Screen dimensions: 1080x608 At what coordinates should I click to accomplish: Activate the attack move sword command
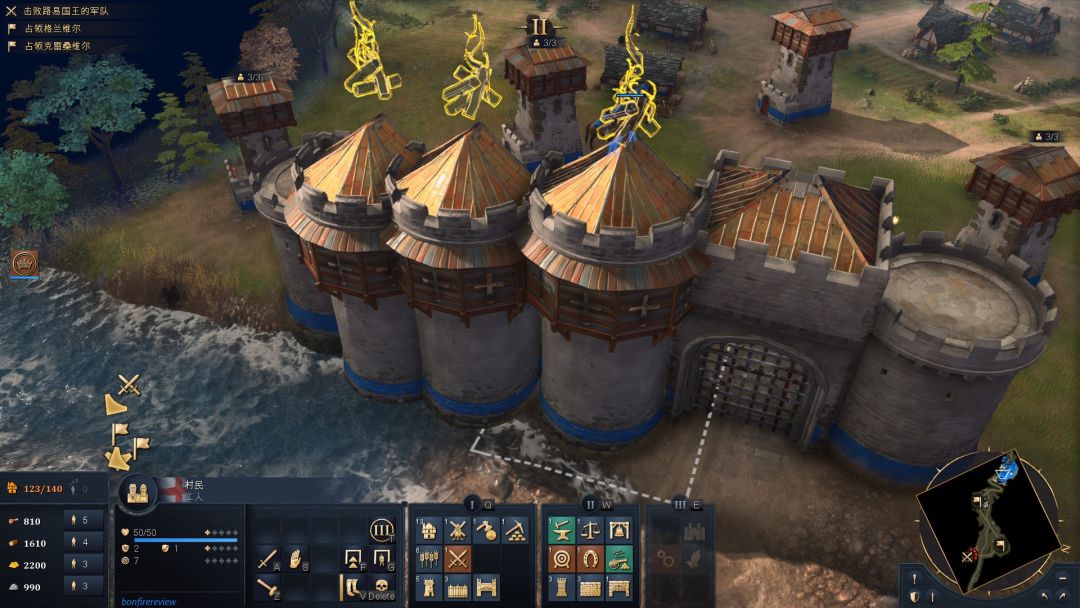click(x=267, y=559)
